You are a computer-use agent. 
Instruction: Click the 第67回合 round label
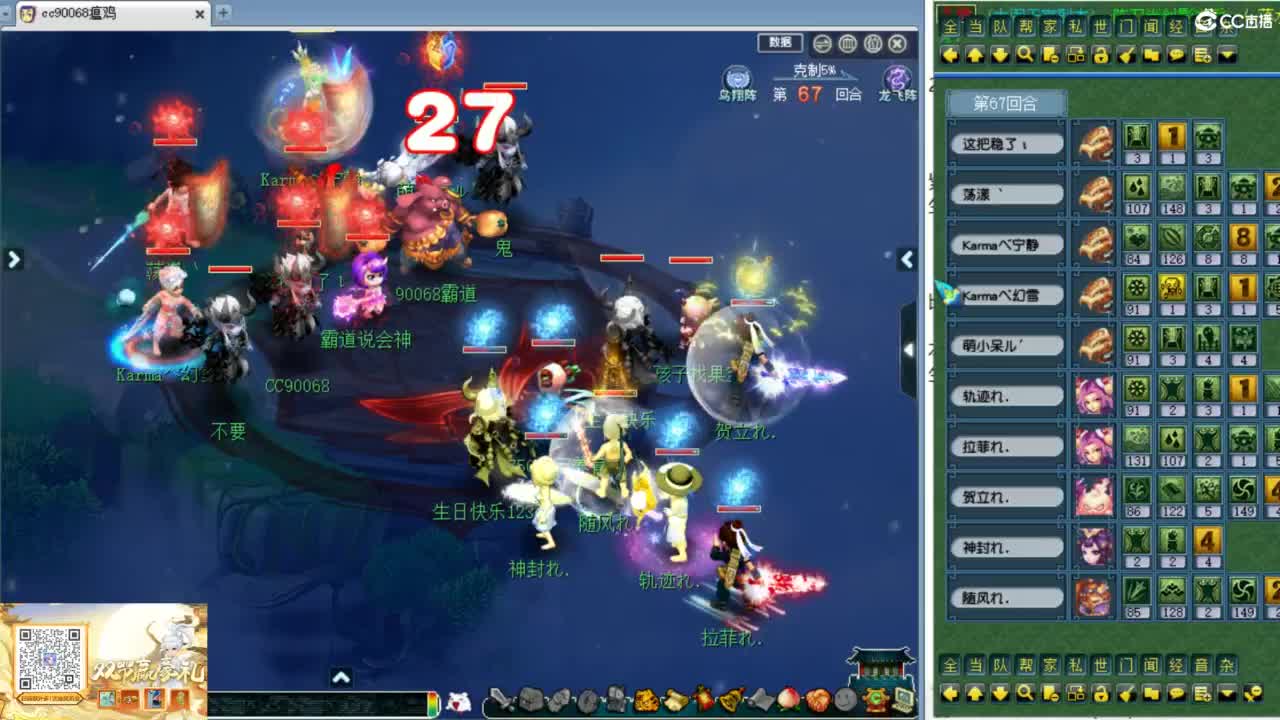pyautogui.click(x=1005, y=102)
